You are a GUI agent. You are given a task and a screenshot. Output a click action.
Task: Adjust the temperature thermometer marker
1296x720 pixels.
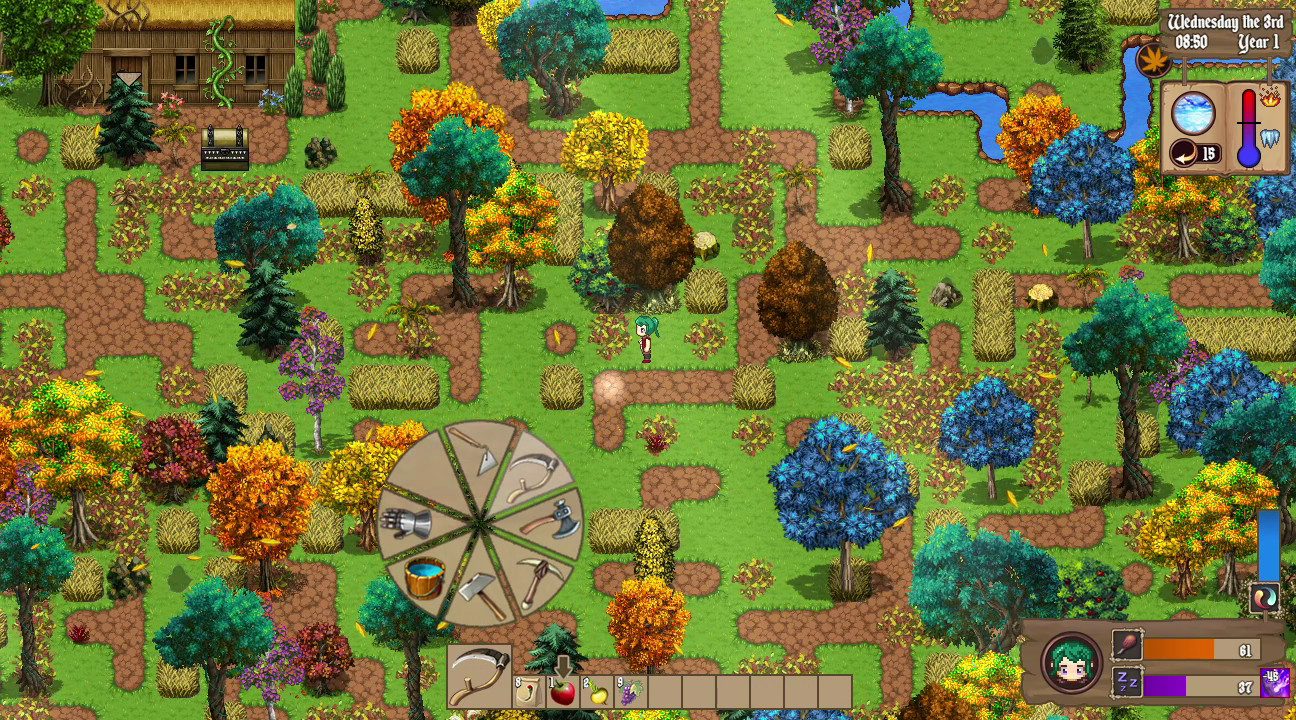click(1249, 122)
